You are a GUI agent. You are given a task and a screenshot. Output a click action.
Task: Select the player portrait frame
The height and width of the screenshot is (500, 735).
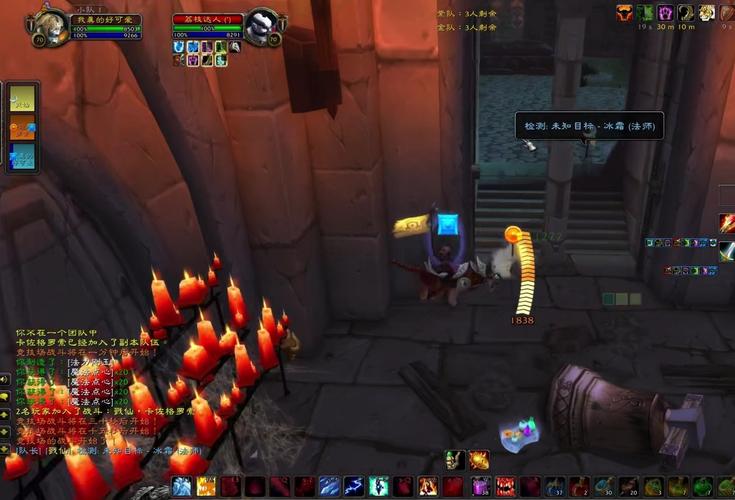(x=50, y=23)
